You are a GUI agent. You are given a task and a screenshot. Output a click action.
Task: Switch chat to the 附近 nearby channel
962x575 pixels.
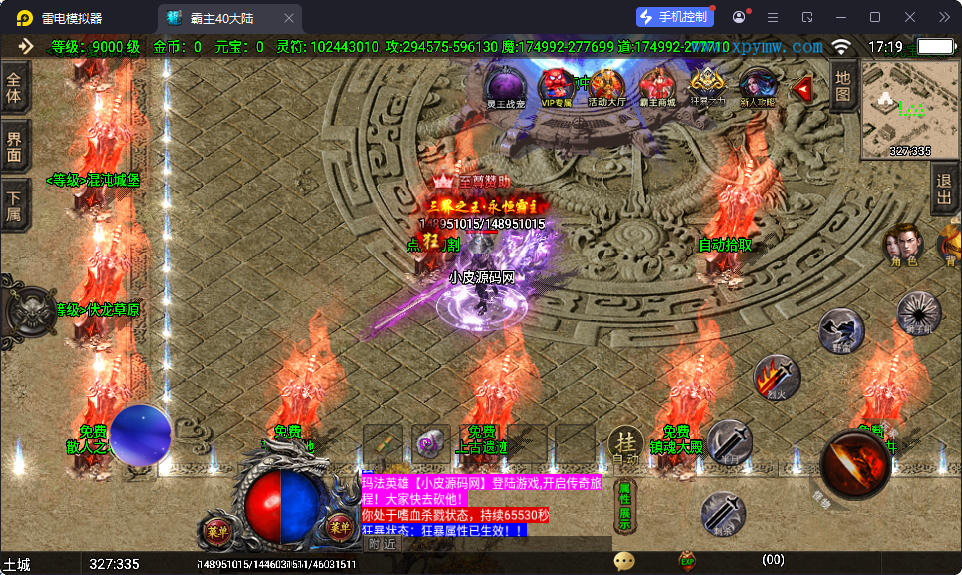point(382,544)
